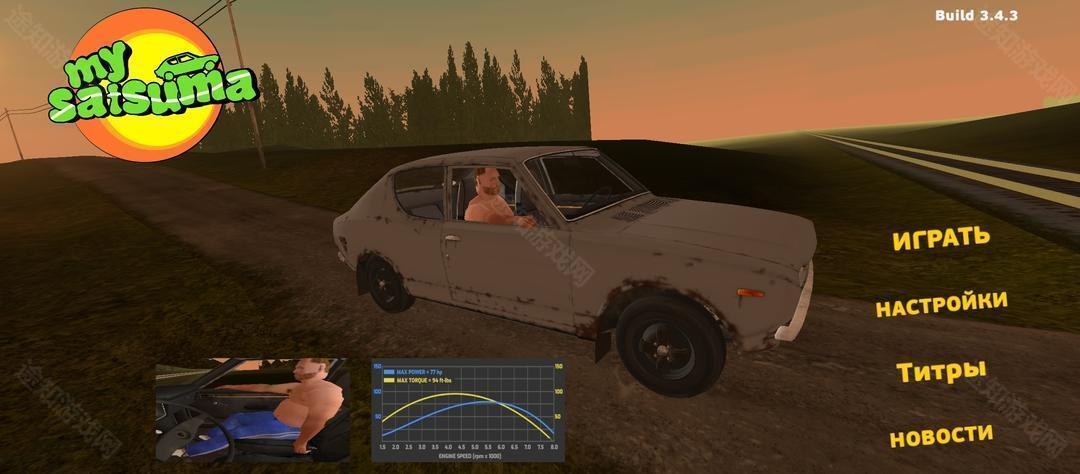The height and width of the screenshot is (474, 1080).
Task: Show the Титры credits
Action: point(941,372)
